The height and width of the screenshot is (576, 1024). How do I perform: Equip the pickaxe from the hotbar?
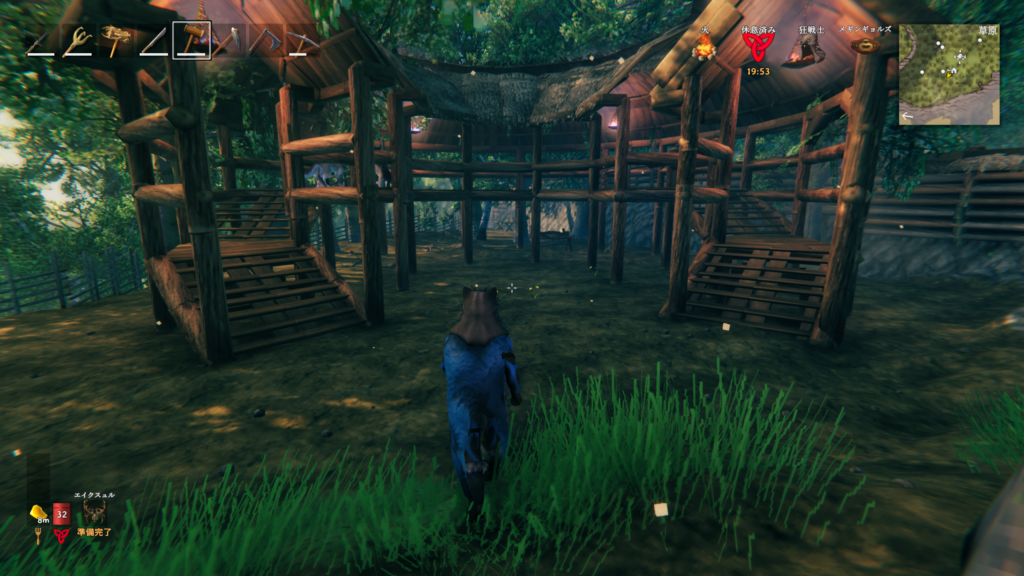(x=301, y=41)
